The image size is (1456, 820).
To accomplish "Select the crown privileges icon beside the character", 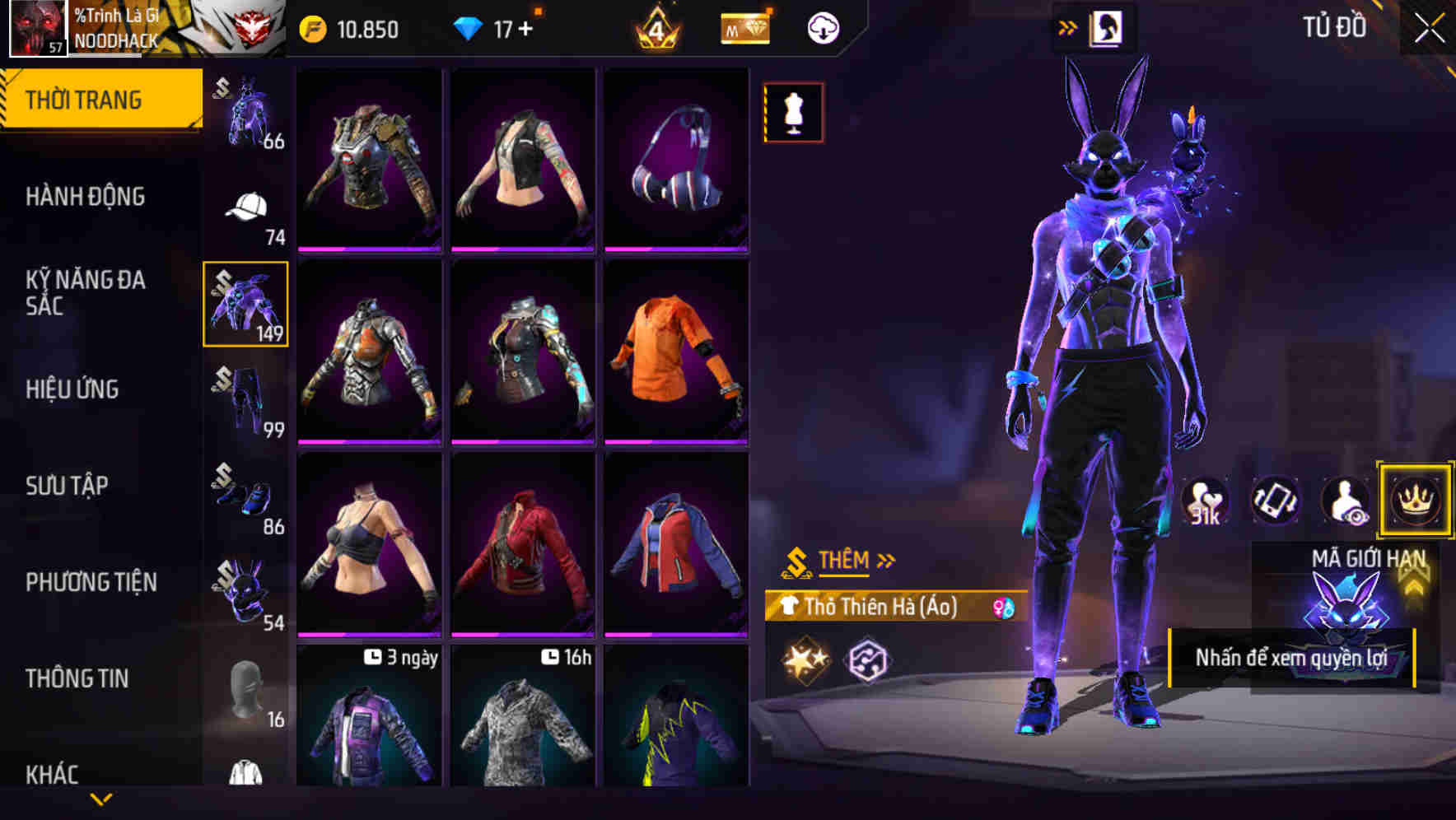I will click(1414, 501).
